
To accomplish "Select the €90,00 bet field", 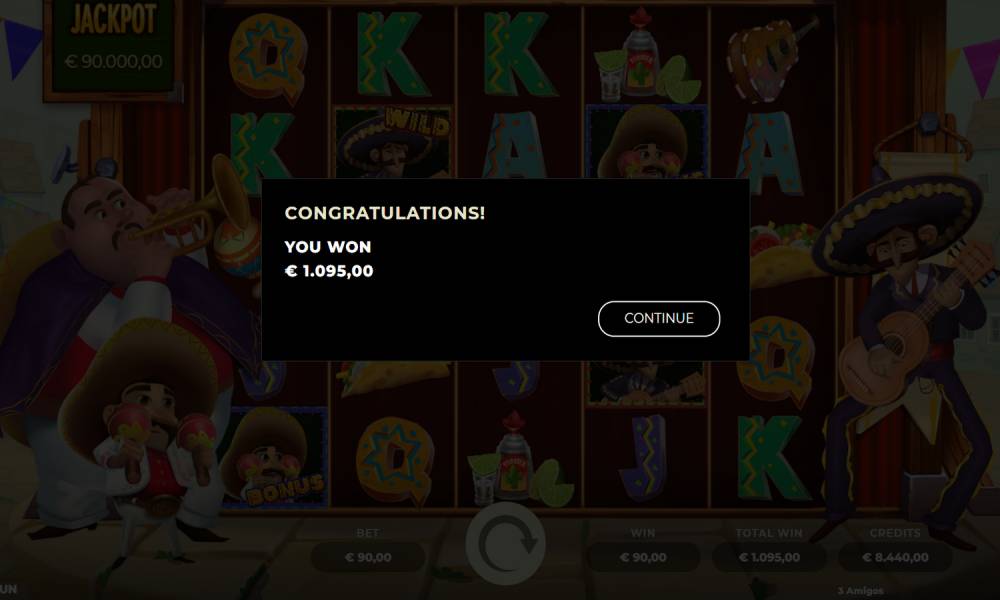I will tap(368, 557).
